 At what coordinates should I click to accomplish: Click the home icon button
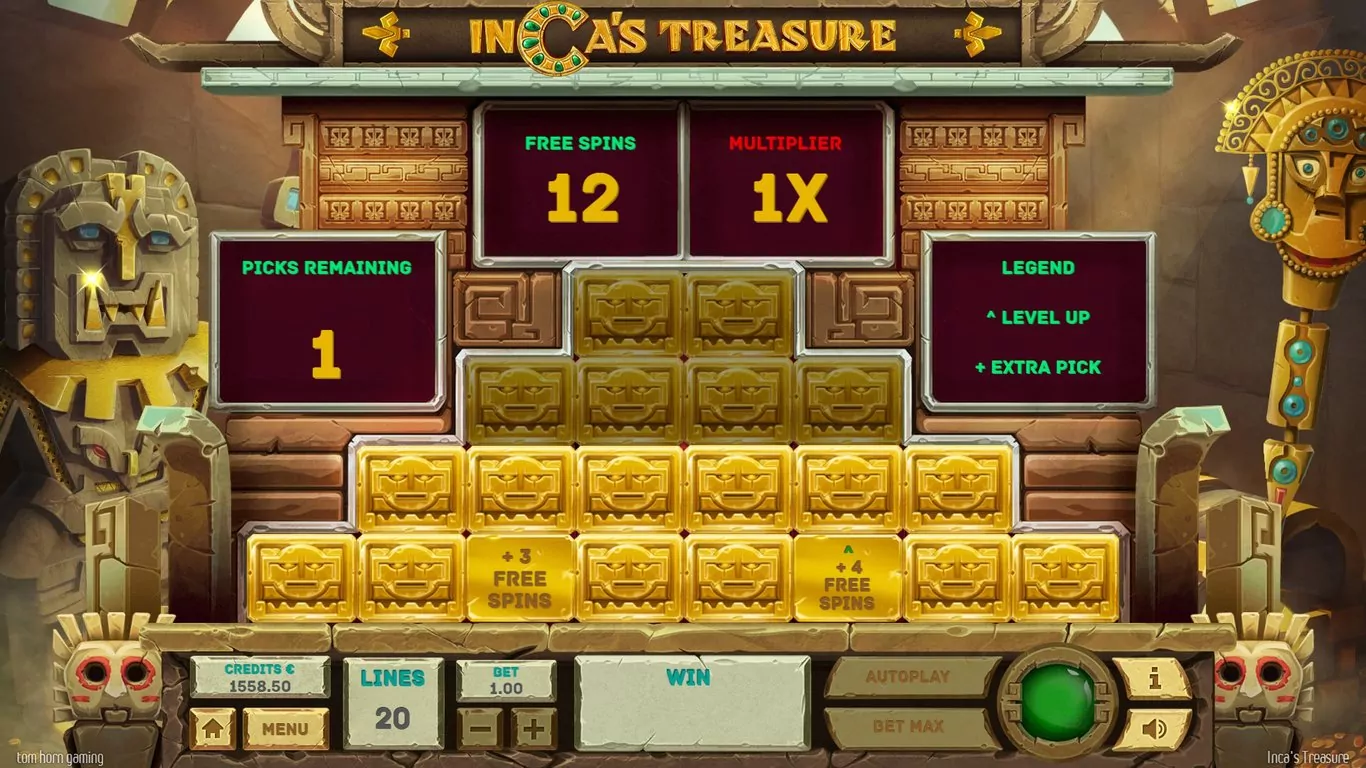click(212, 729)
